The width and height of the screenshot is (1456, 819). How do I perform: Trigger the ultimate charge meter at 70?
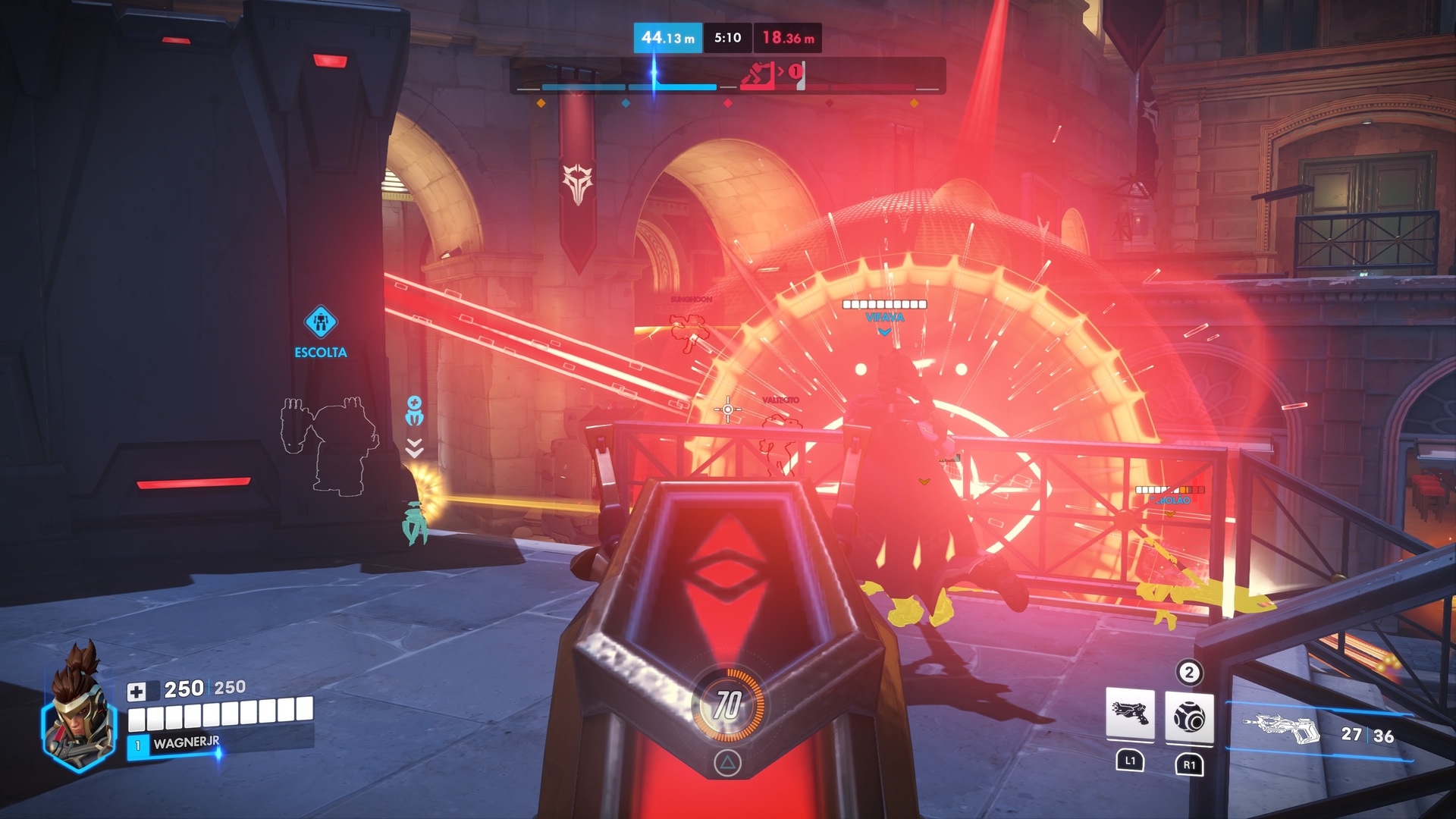point(728,704)
